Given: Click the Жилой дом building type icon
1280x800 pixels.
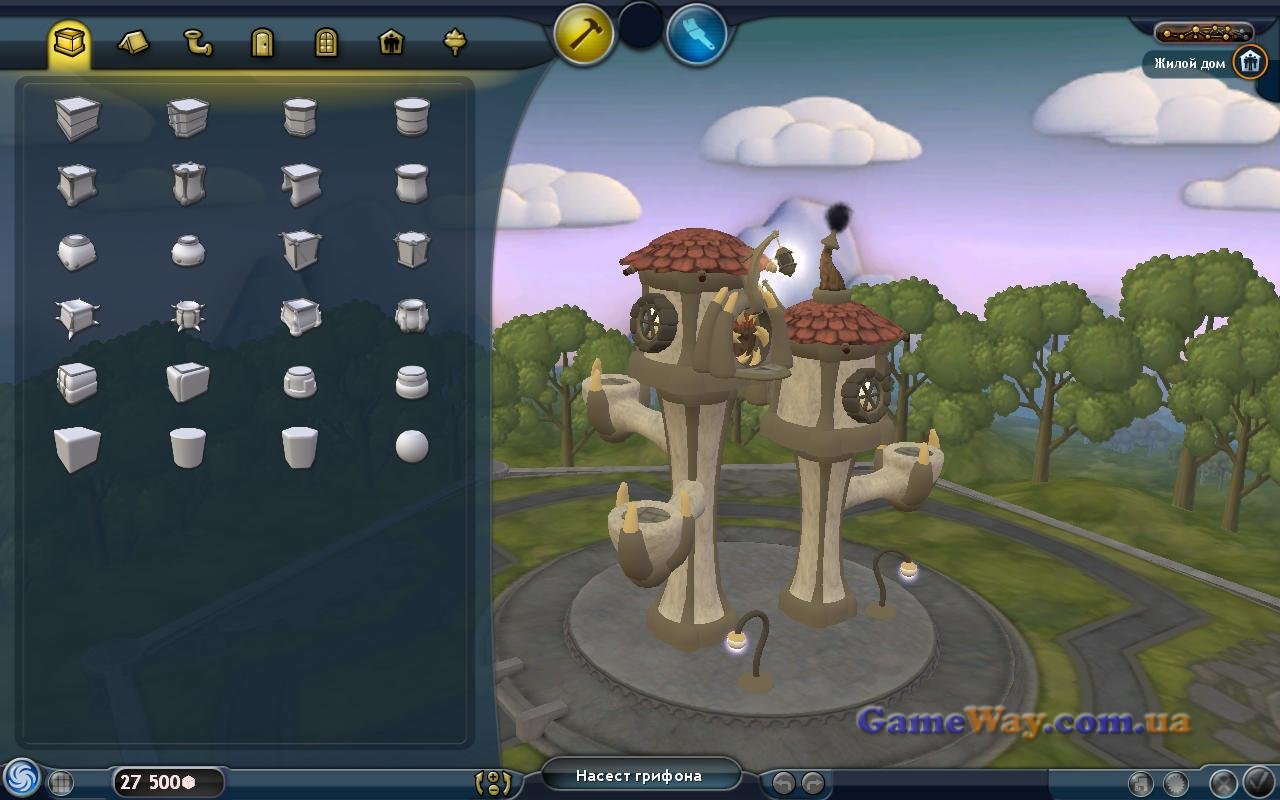Looking at the screenshot, I should coord(1249,62).
